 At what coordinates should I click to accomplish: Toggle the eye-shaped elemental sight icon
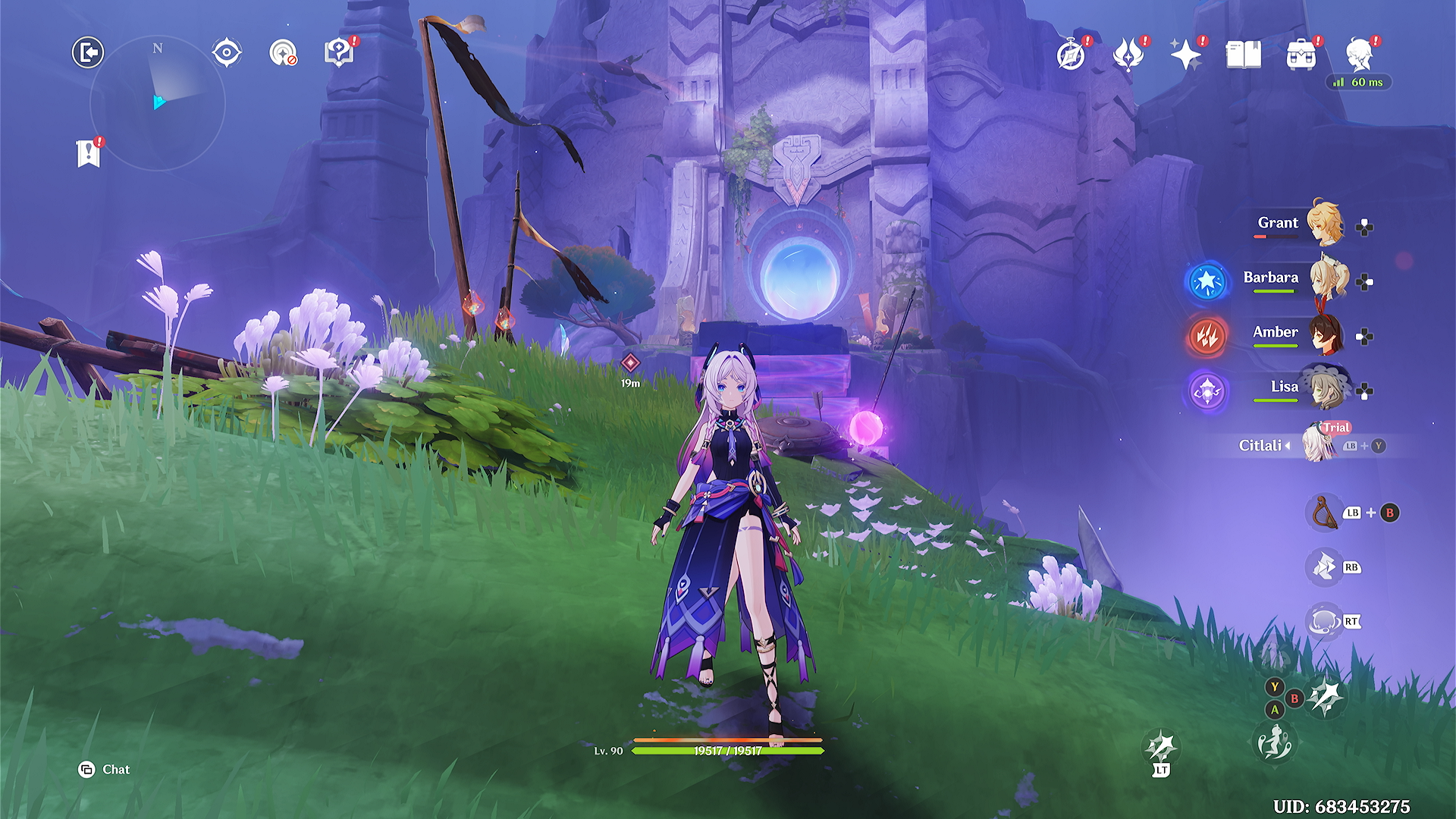[x=227, y=53]
